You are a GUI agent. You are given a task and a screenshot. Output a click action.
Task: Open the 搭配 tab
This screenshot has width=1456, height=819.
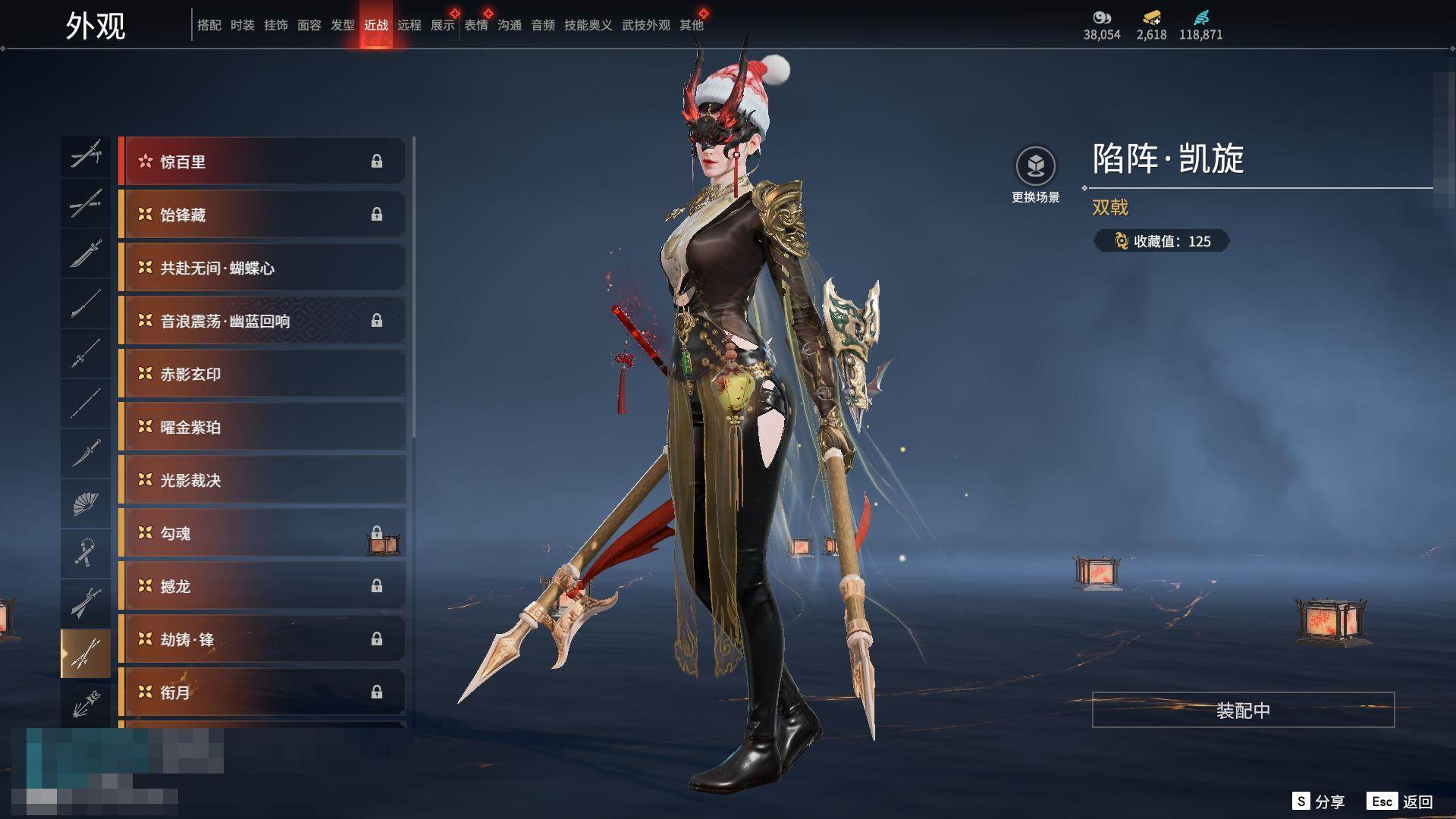pyautogui.click(x=209, y=25)
